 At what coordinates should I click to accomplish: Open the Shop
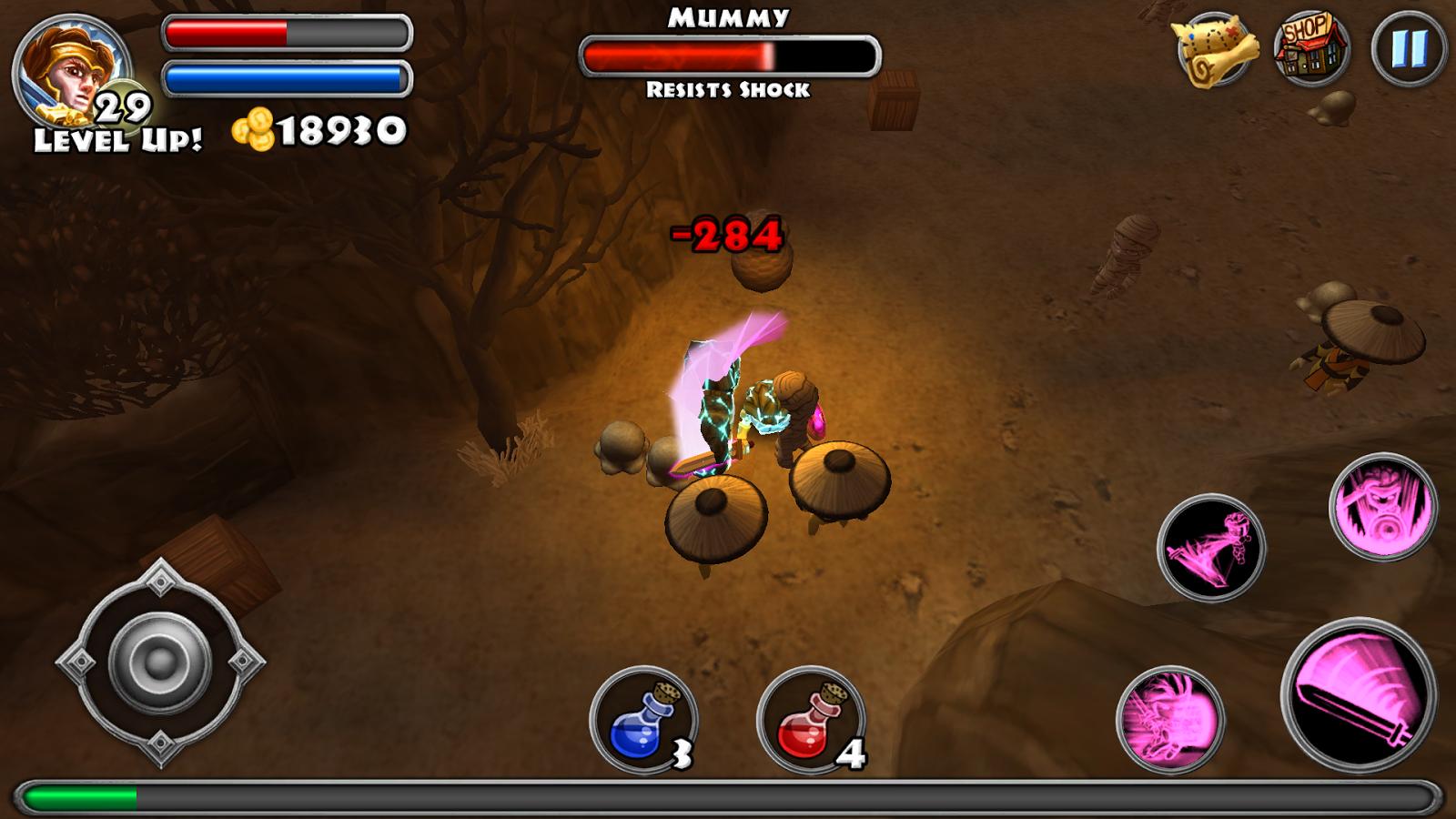tap(1310, 47)
